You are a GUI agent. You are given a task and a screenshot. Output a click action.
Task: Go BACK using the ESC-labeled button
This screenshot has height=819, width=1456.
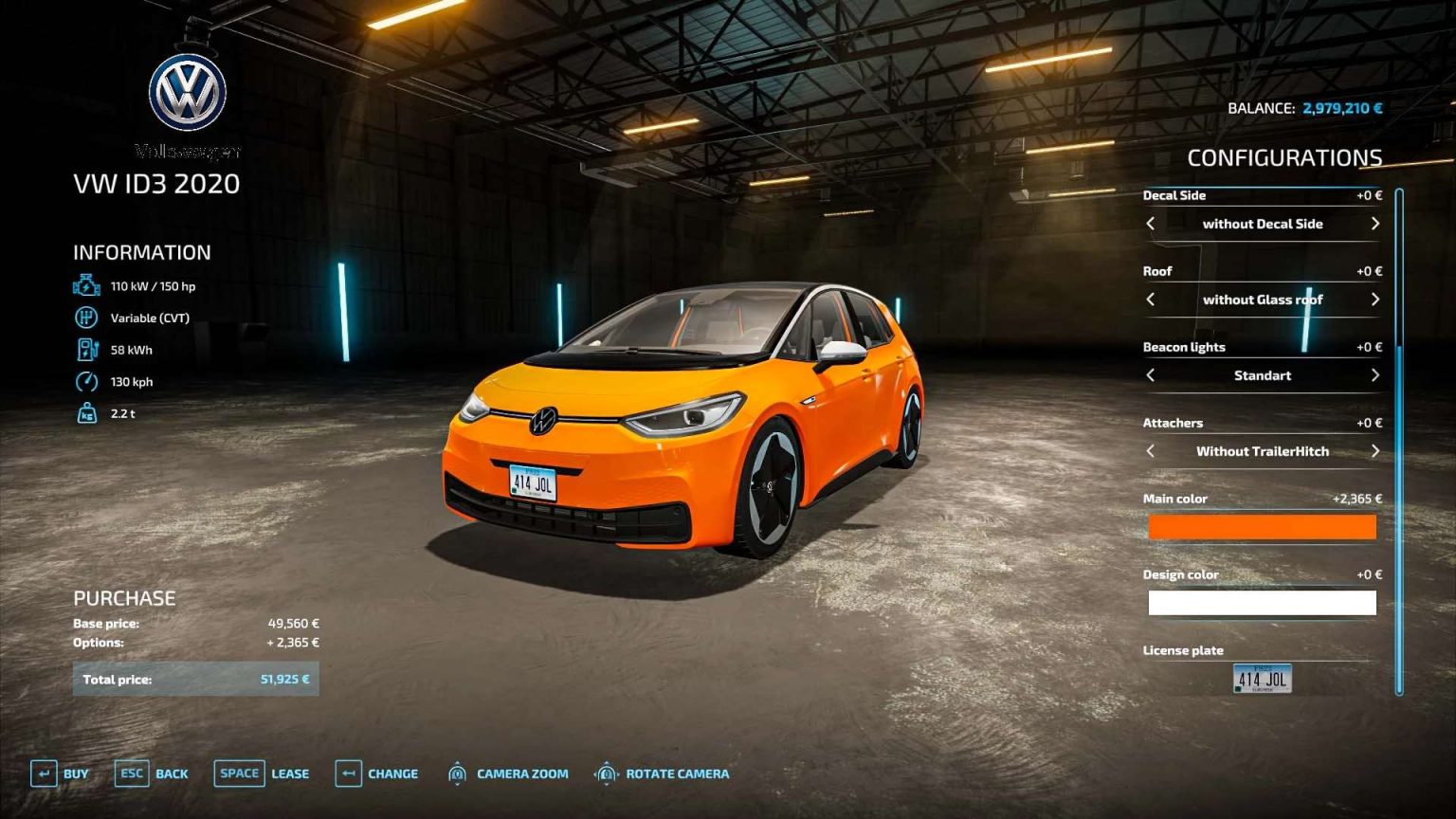[132, 773]
